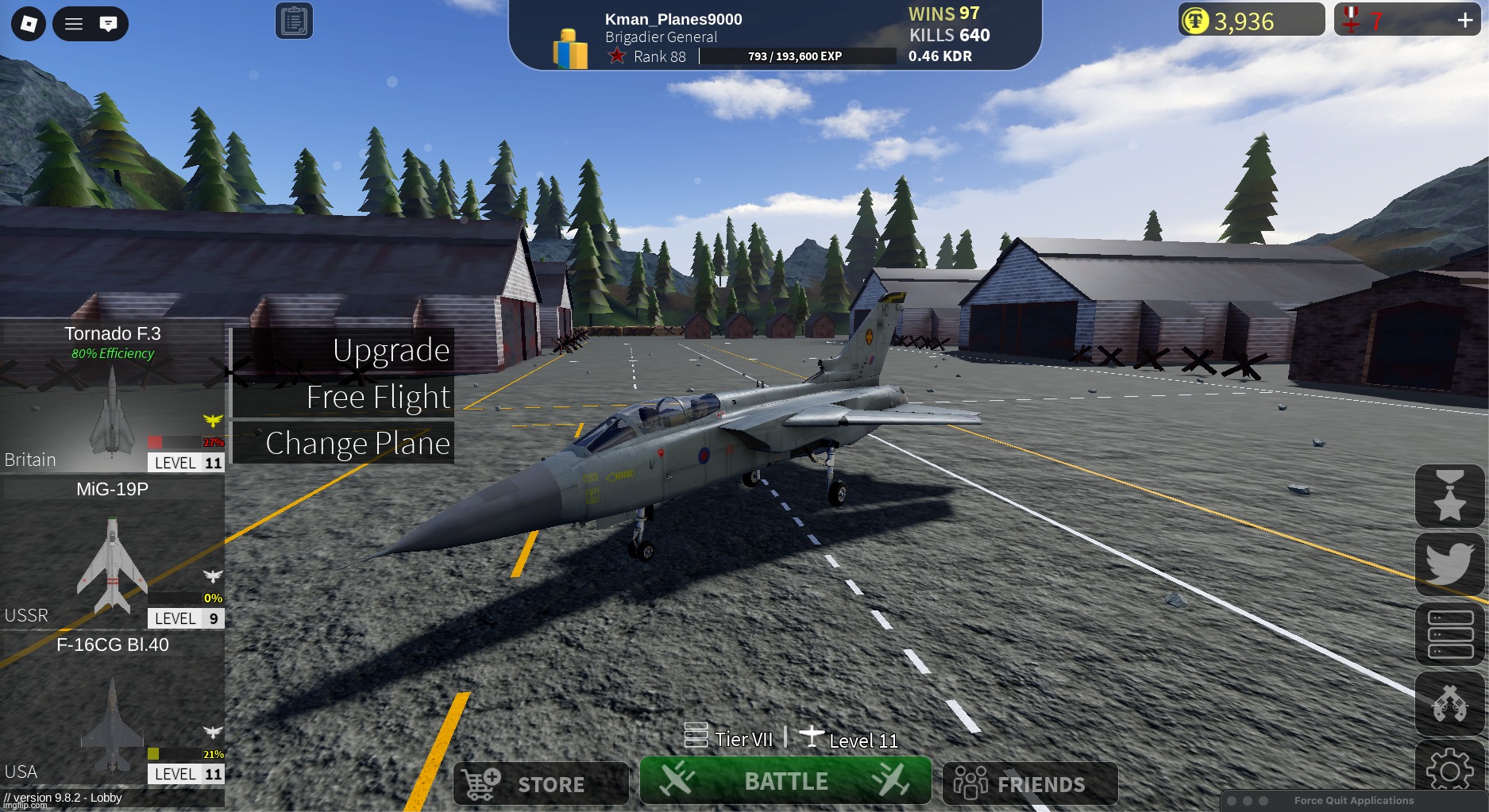Open the Twitter bird codes panel

coord(1449,564)
